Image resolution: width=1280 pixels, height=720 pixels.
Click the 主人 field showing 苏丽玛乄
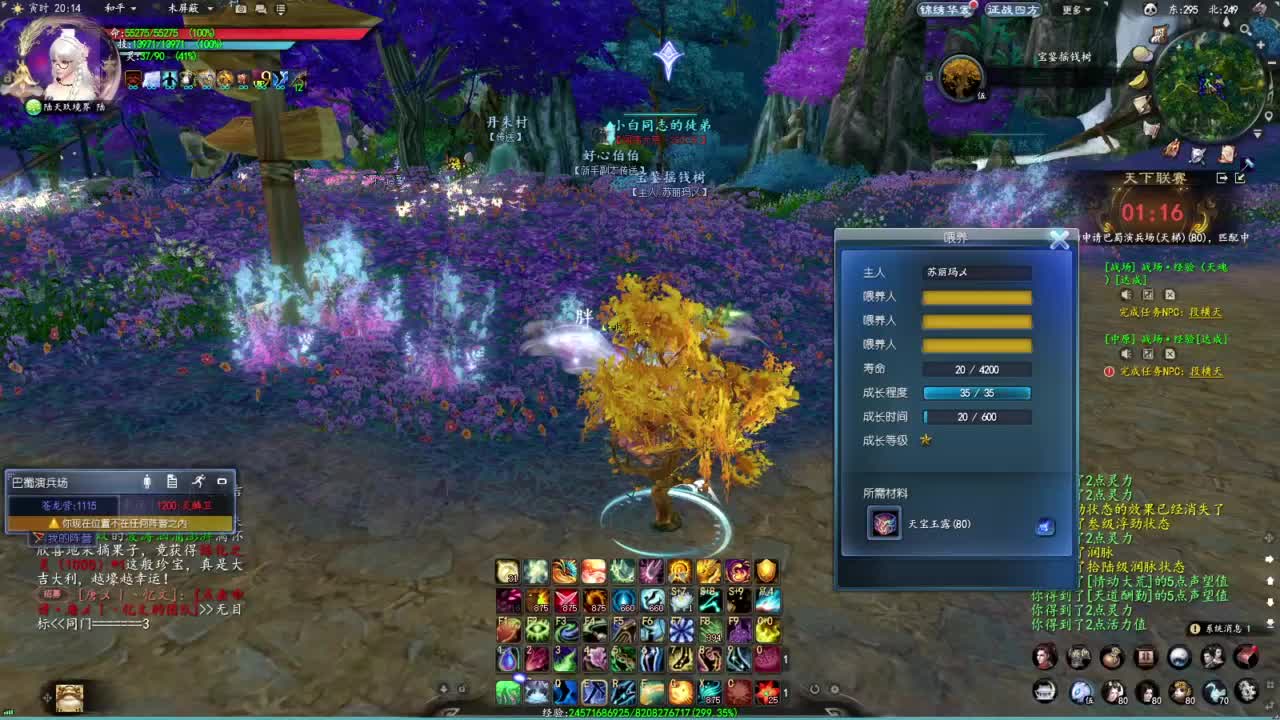pos(977,272)
